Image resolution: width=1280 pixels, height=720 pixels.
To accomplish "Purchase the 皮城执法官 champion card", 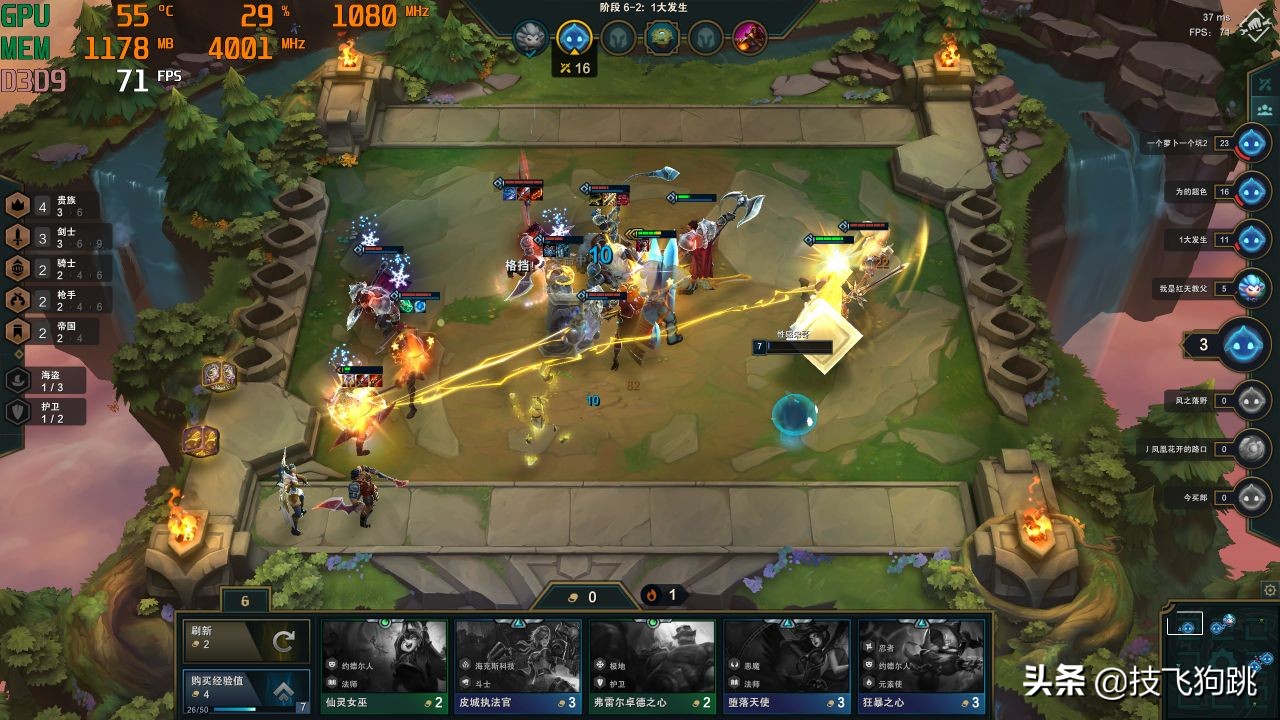I will [518, 665].
